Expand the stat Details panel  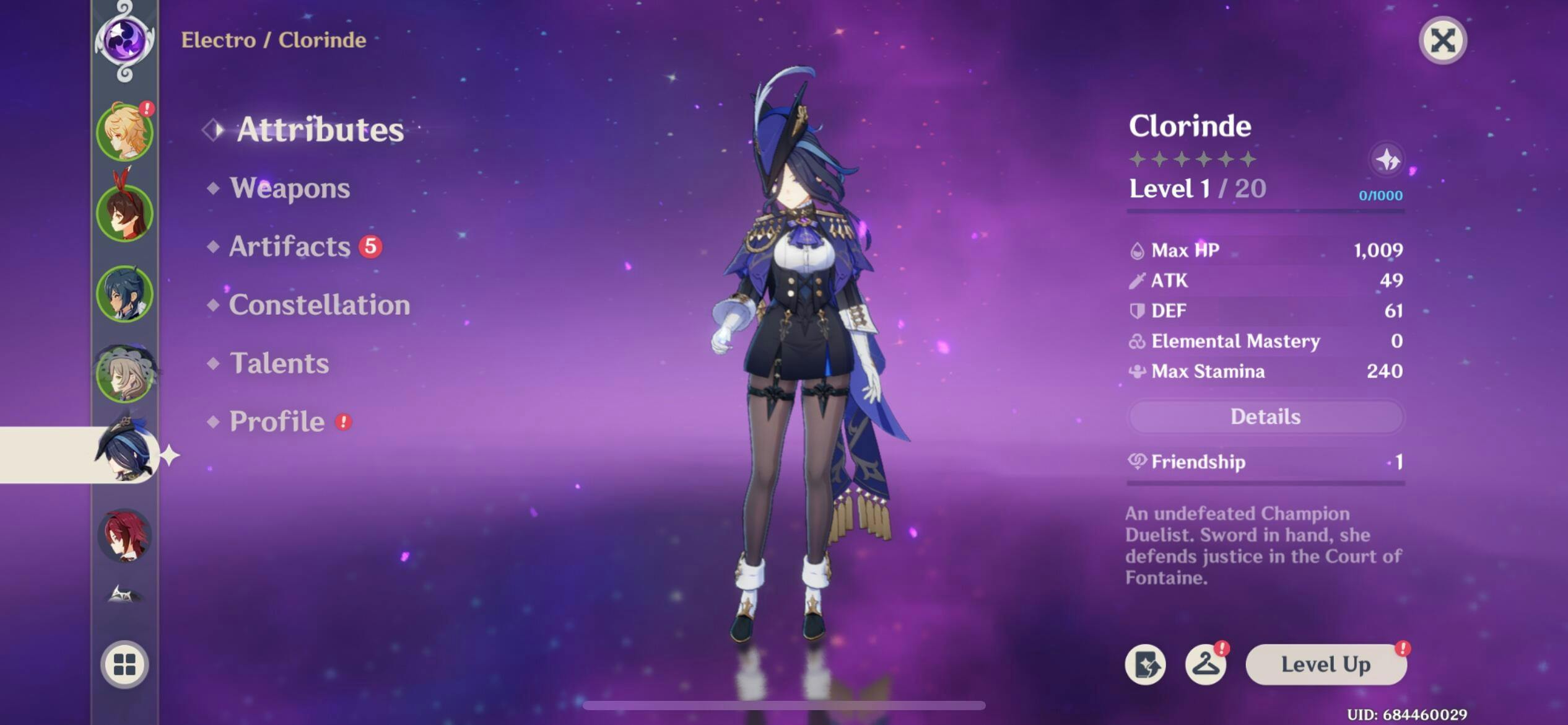(1265, 416)
